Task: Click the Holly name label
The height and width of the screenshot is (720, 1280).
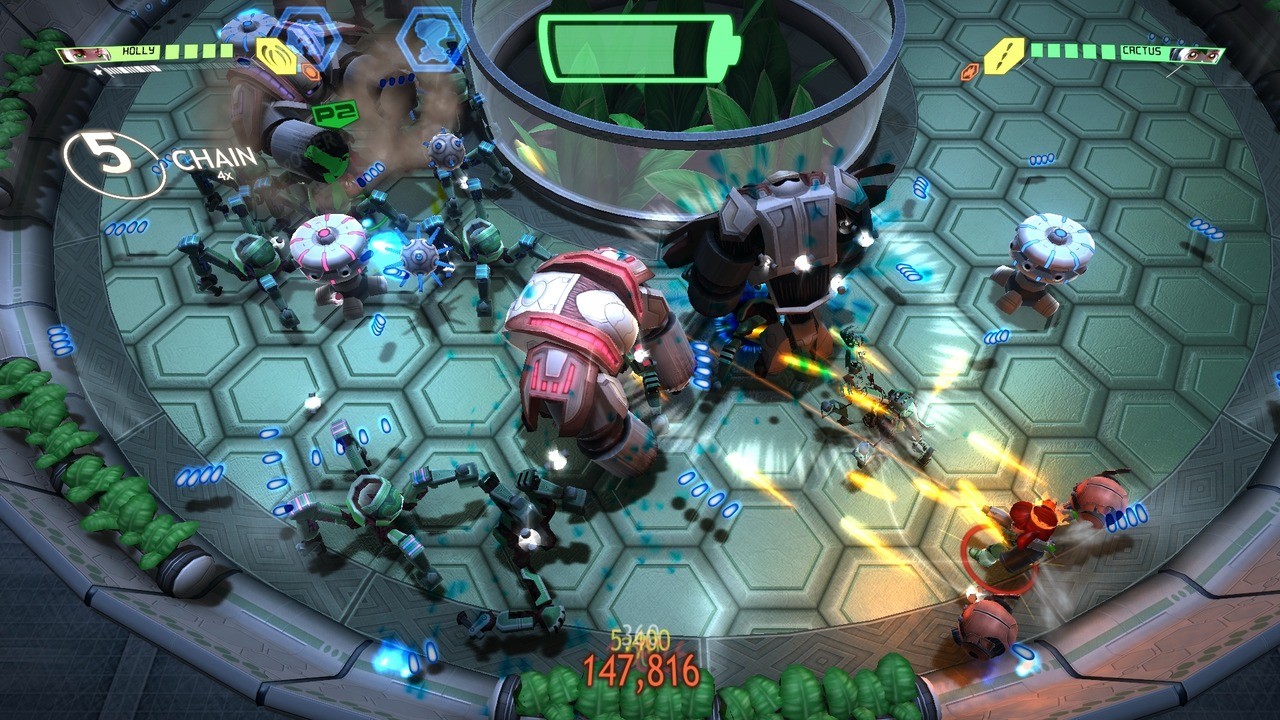Action: point(139,50)
